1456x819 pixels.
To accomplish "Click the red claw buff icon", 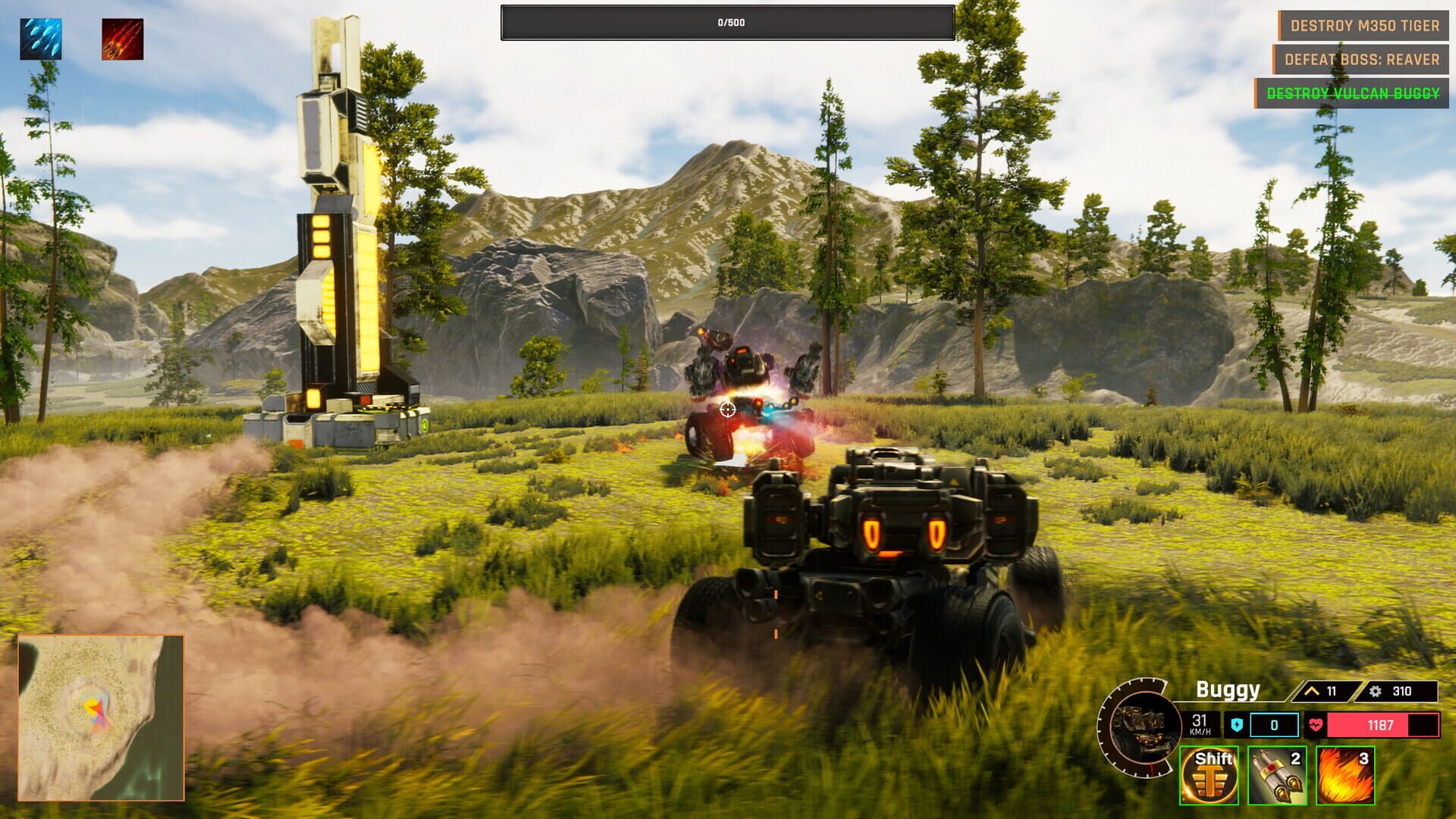I will point(123,39).
